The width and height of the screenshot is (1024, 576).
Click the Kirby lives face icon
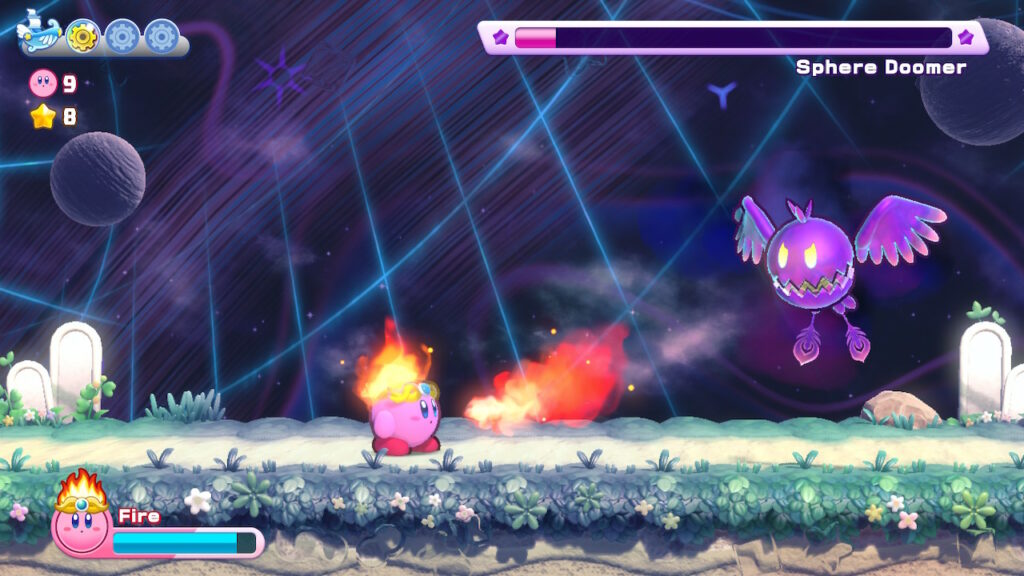click(x=43, y=83)
